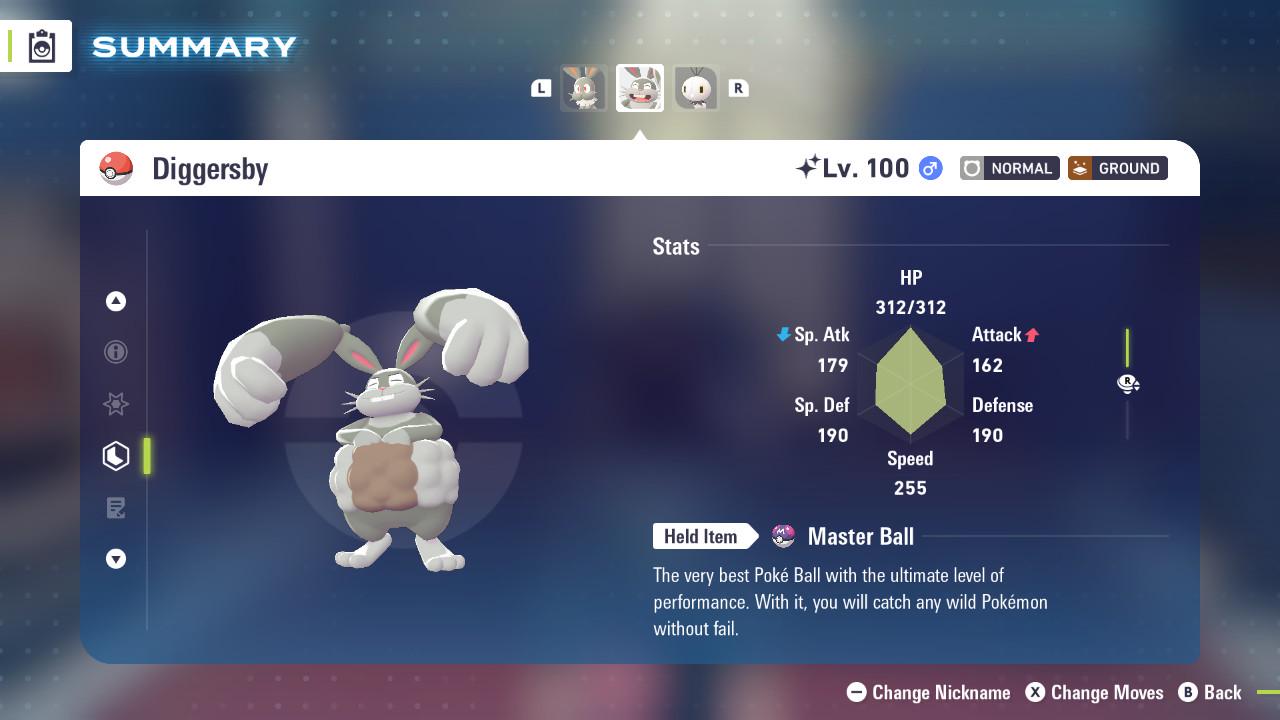
Task: Switch to the leftmost party Pokémon thumbnail
Action: [583, 88]
